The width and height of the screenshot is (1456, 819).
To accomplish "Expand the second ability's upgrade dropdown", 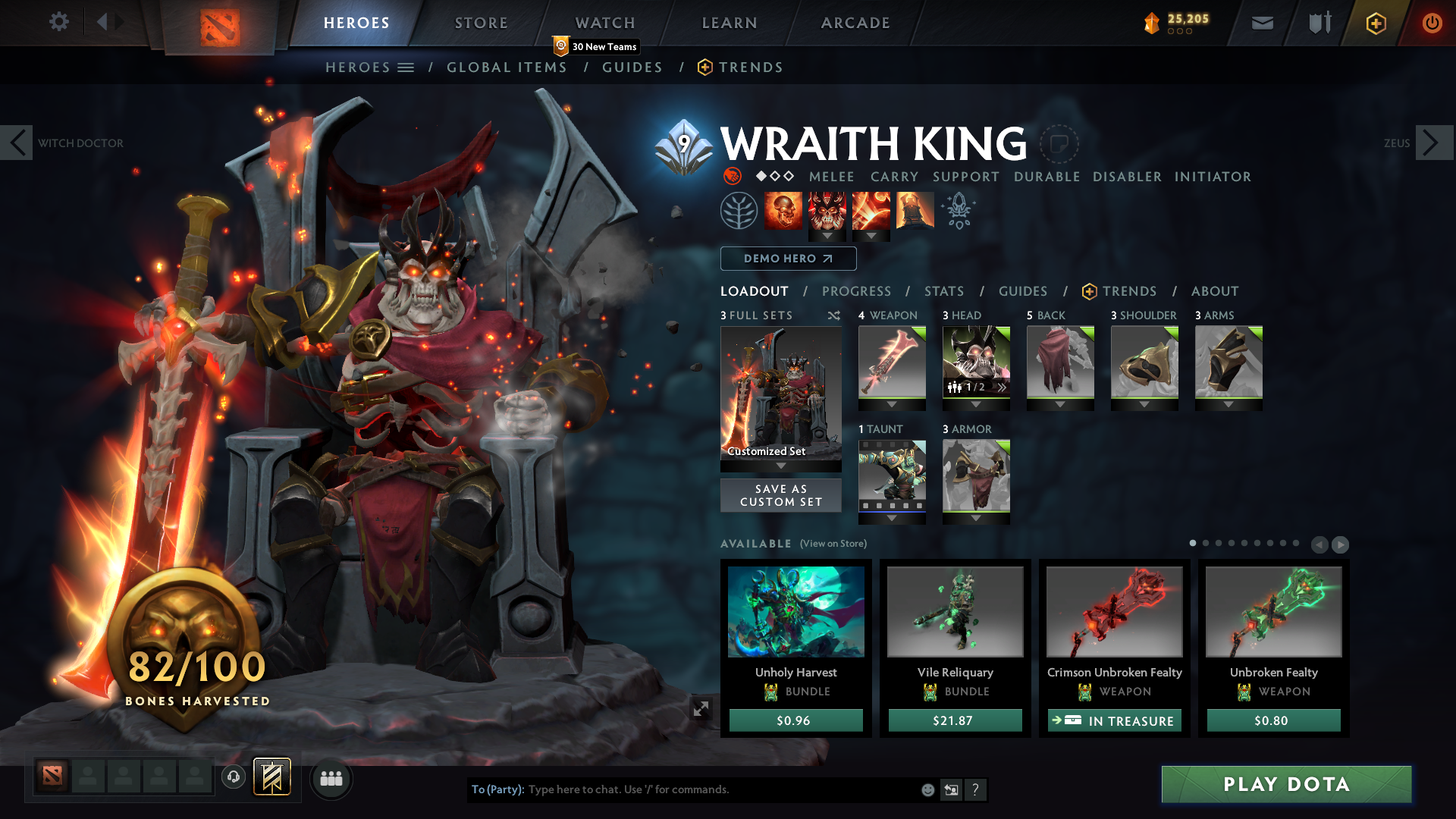I will pyautogui.click(x=827, y=237).
